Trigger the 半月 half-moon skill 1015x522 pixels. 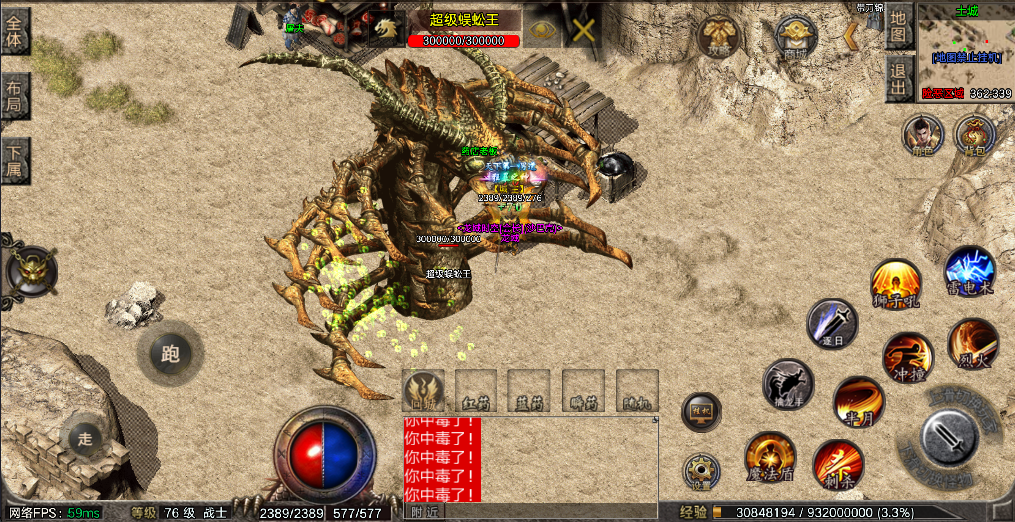click(x=858, y=402)
